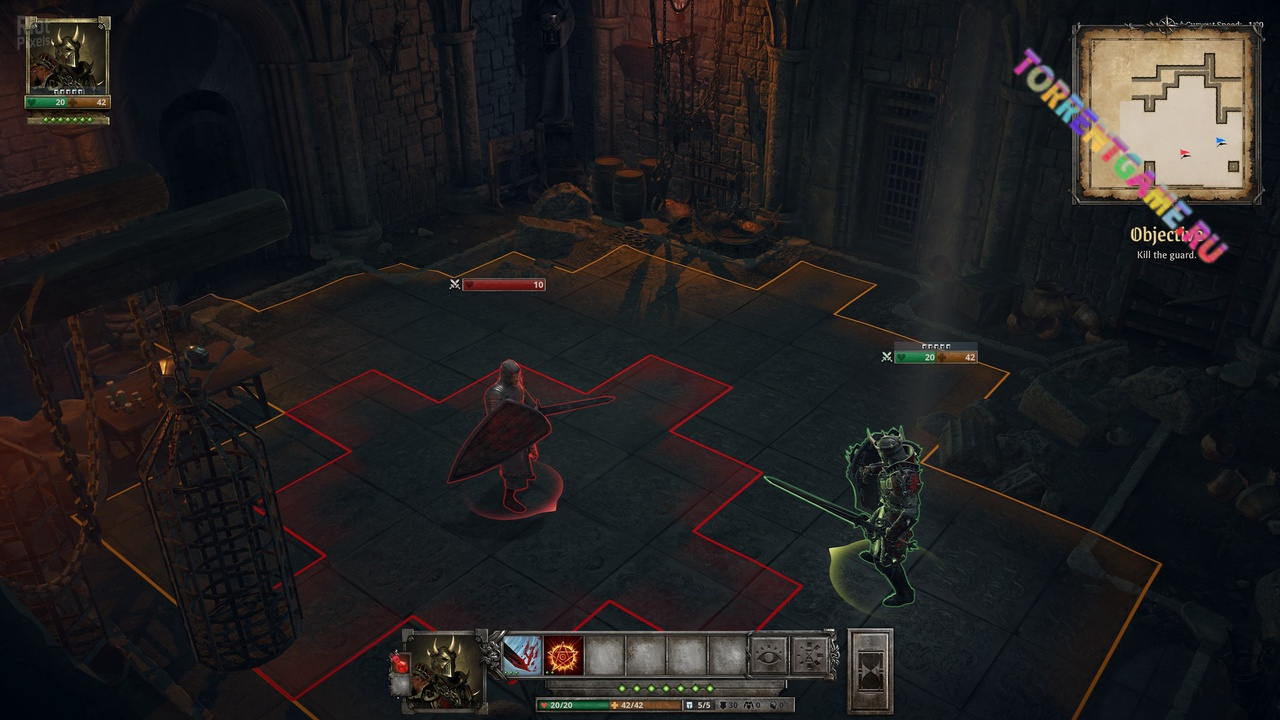
Task: Toggle the eye vision button
Action: 769,656
